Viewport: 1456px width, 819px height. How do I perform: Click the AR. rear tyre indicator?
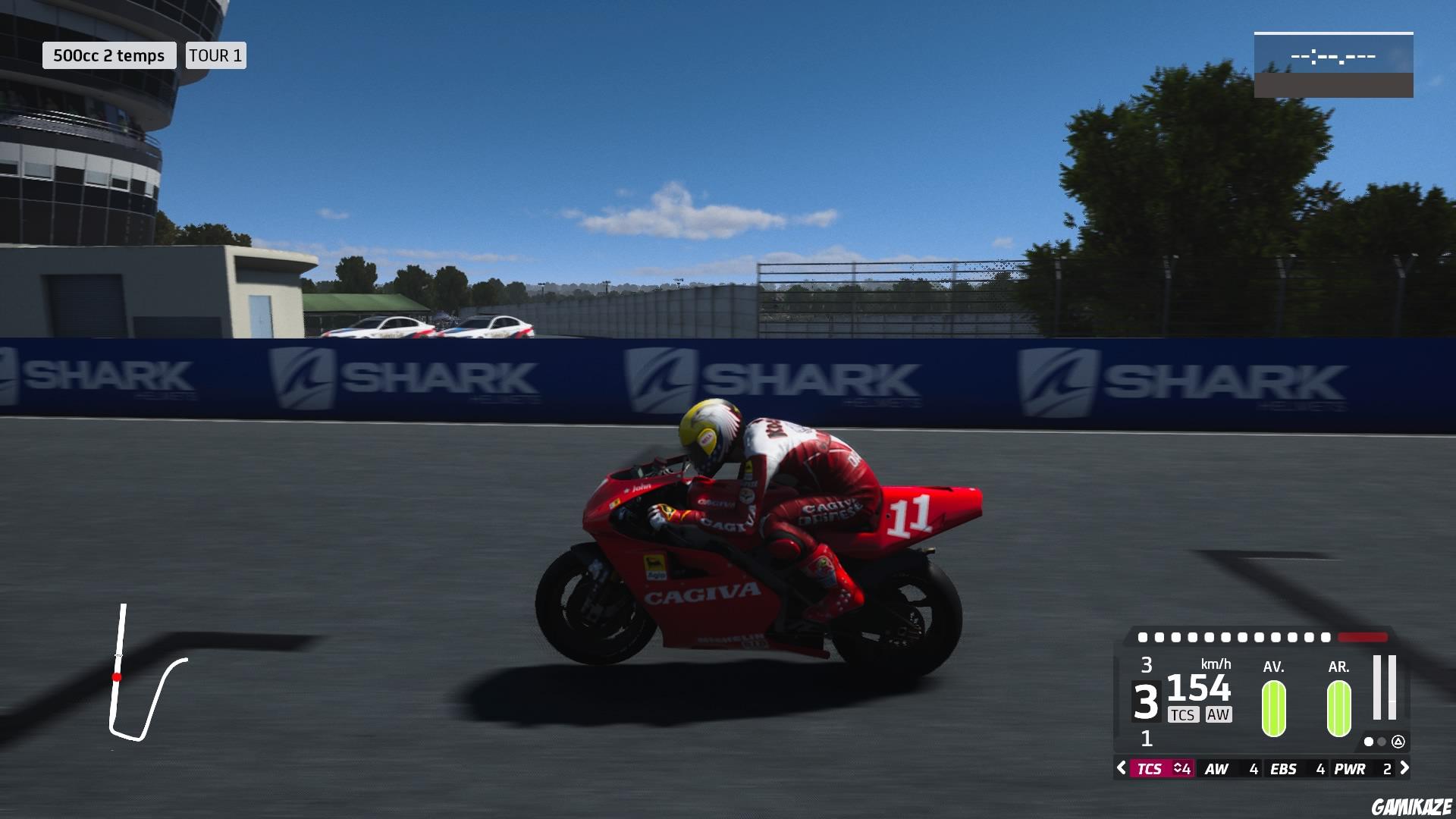(1338, 708)
